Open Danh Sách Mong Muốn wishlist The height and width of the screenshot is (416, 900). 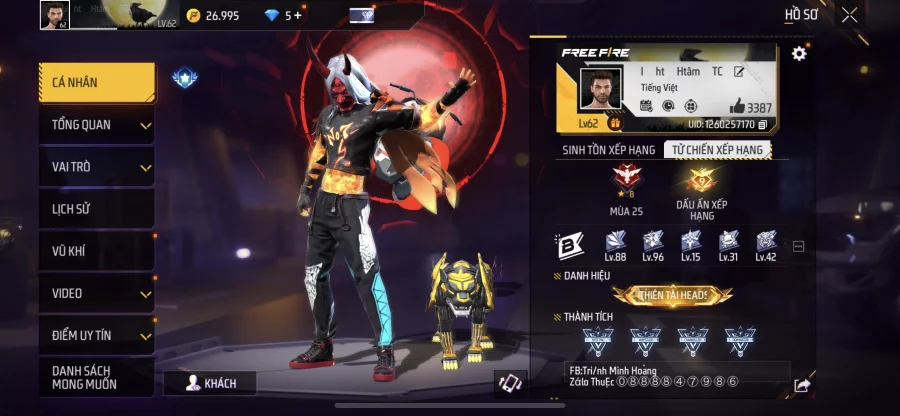click(97, 377)
